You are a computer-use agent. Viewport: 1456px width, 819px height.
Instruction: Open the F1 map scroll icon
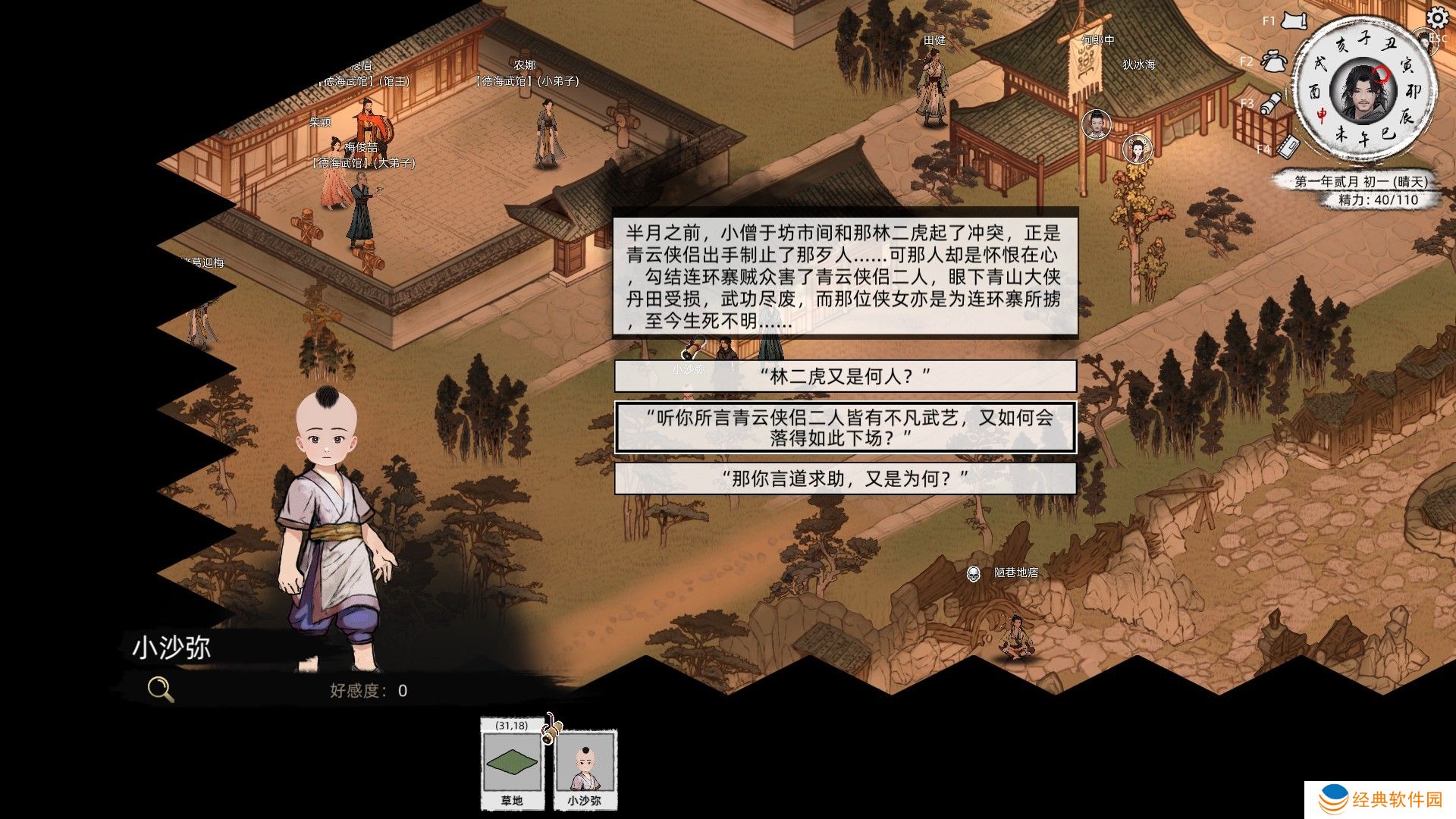pos(1294,20)
